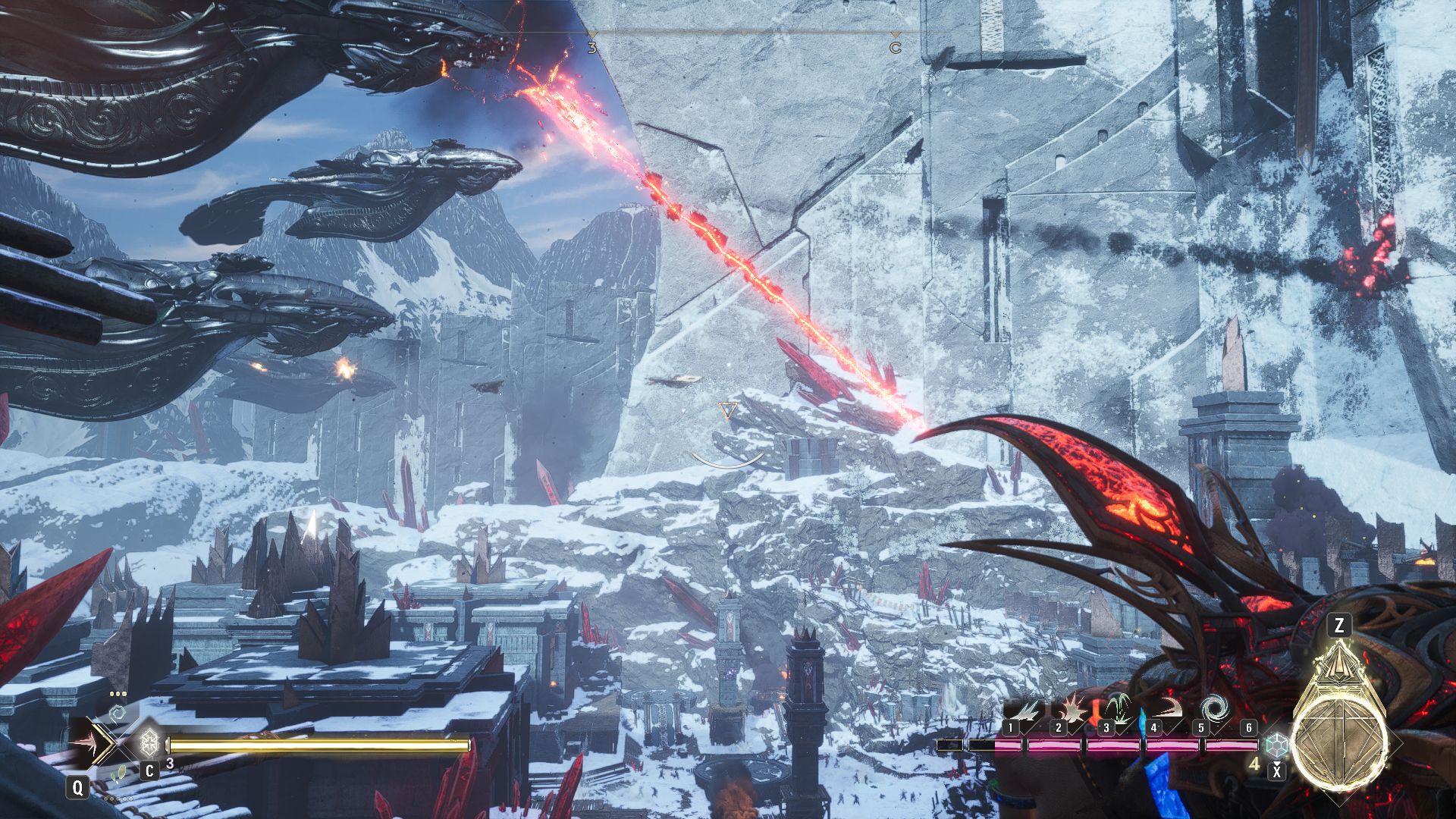Viewport: 1456px width, 819px height.
Task: Select the hexagon healing item icon
Action: (x=149, y=741)
